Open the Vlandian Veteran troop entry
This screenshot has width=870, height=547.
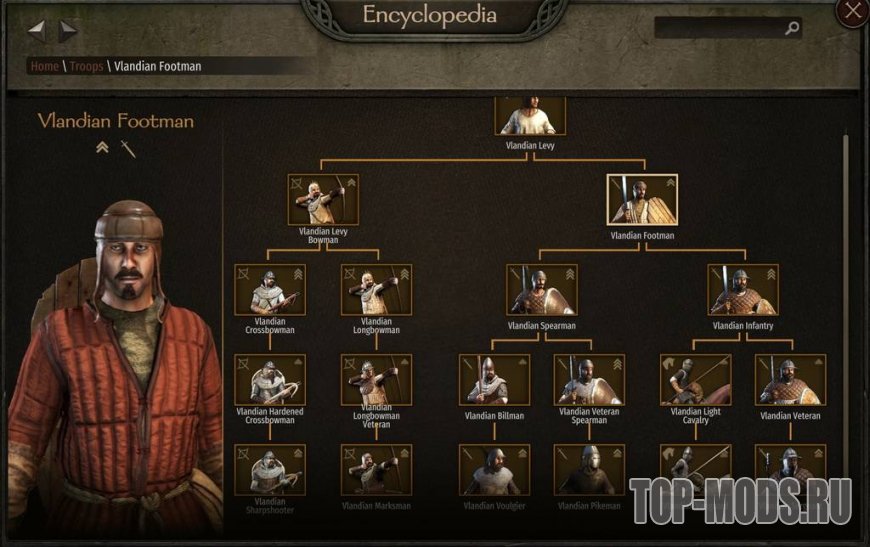tap(790, 380)
